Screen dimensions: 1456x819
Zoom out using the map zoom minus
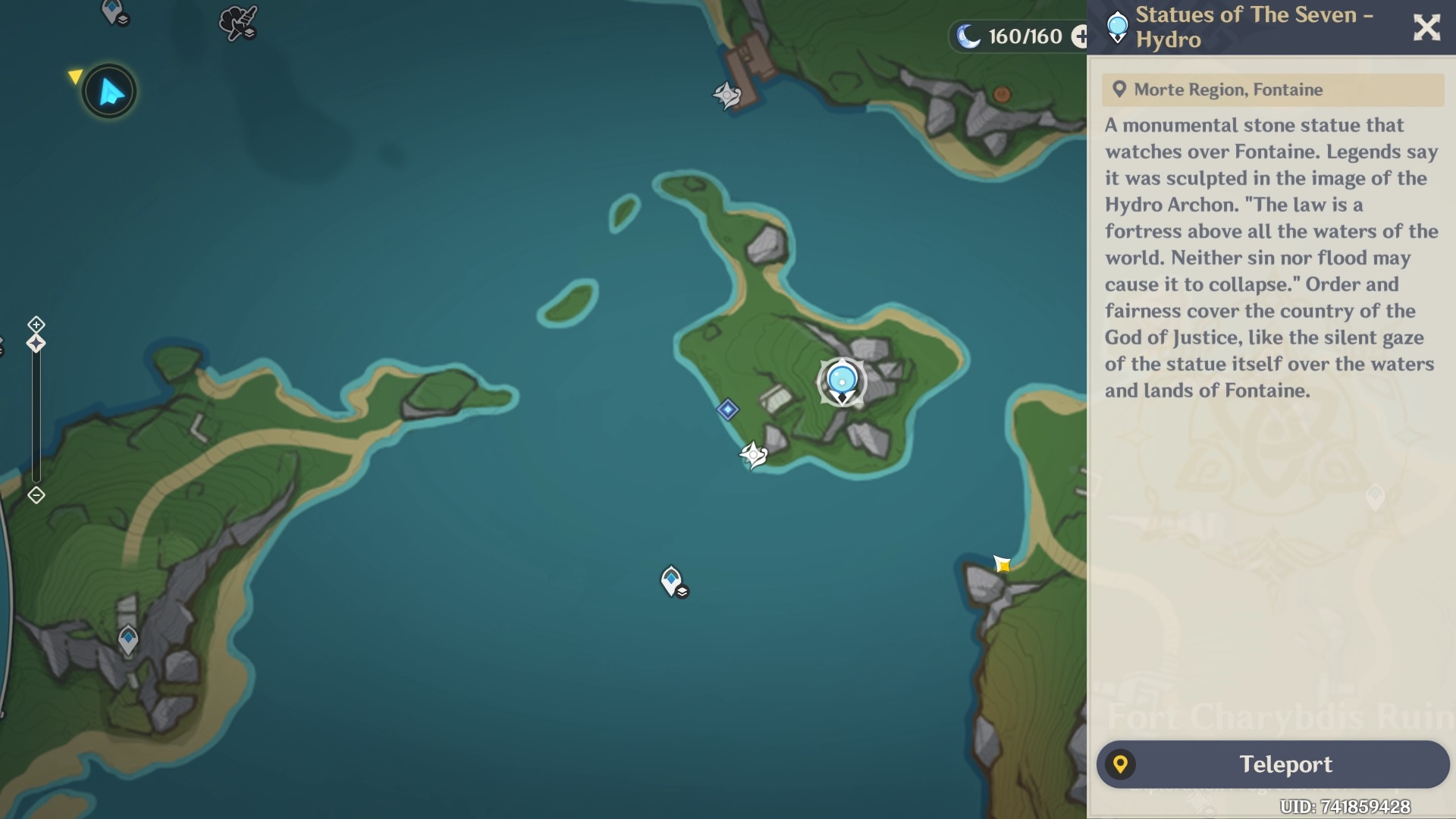click(x=36, y=495)
